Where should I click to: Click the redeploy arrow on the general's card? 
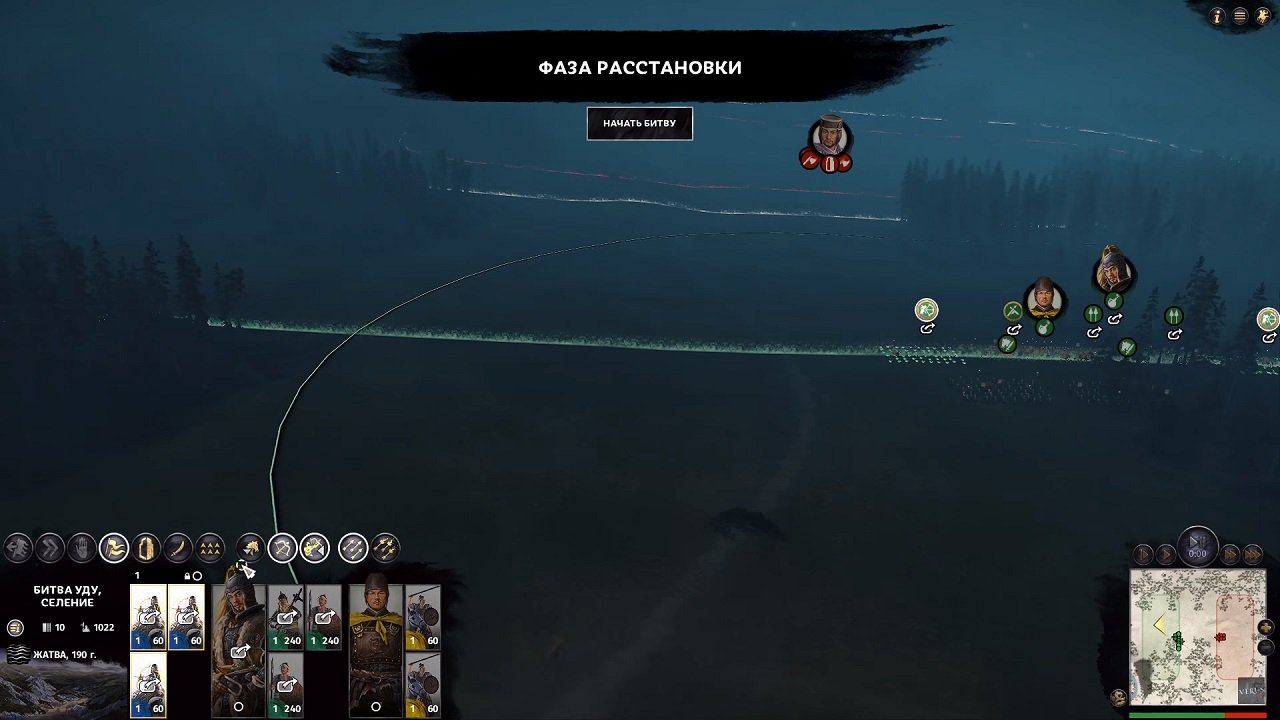[x=239, y=653]
